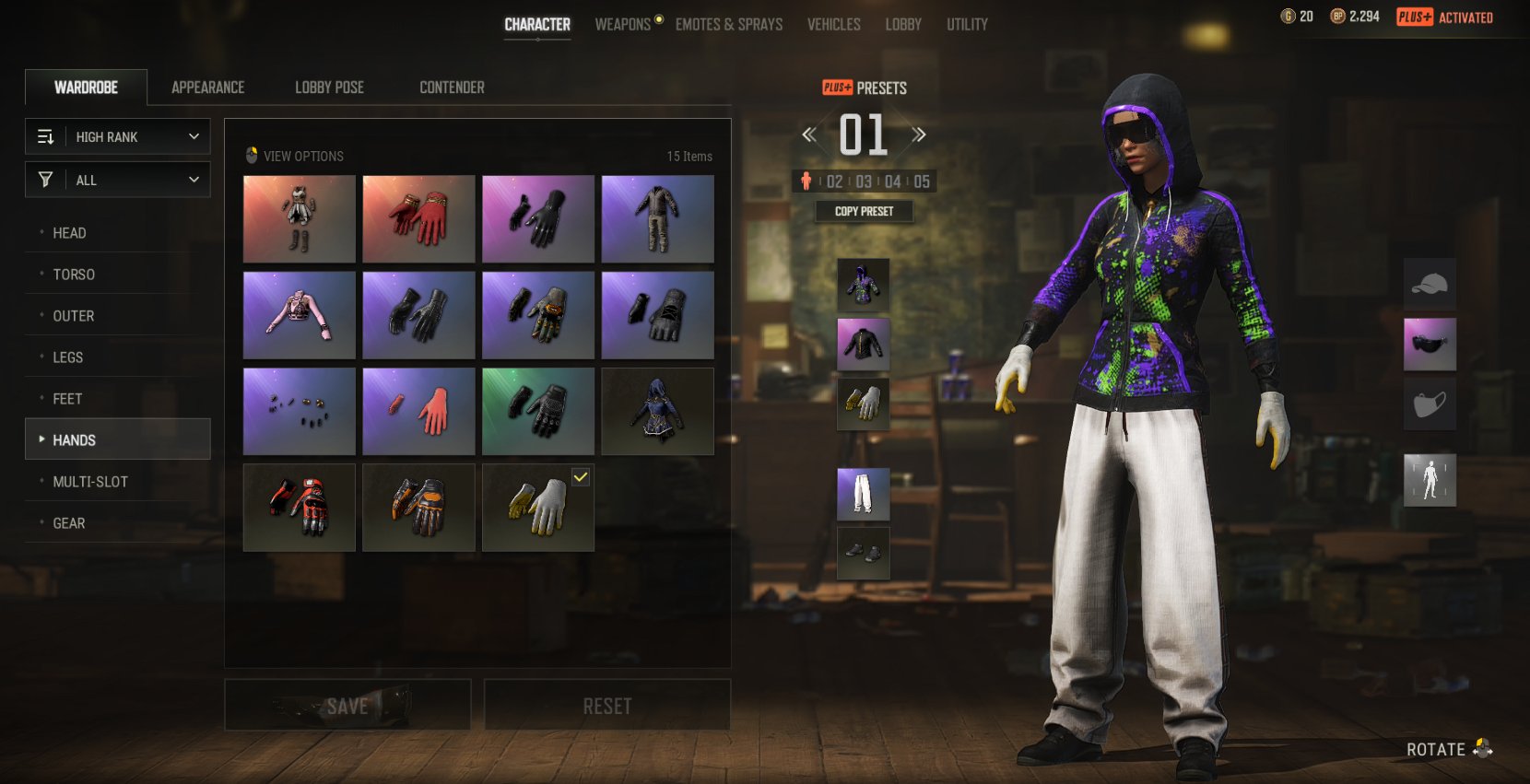Open the Gear category
1530x784 pixels.
coord(69,523)
